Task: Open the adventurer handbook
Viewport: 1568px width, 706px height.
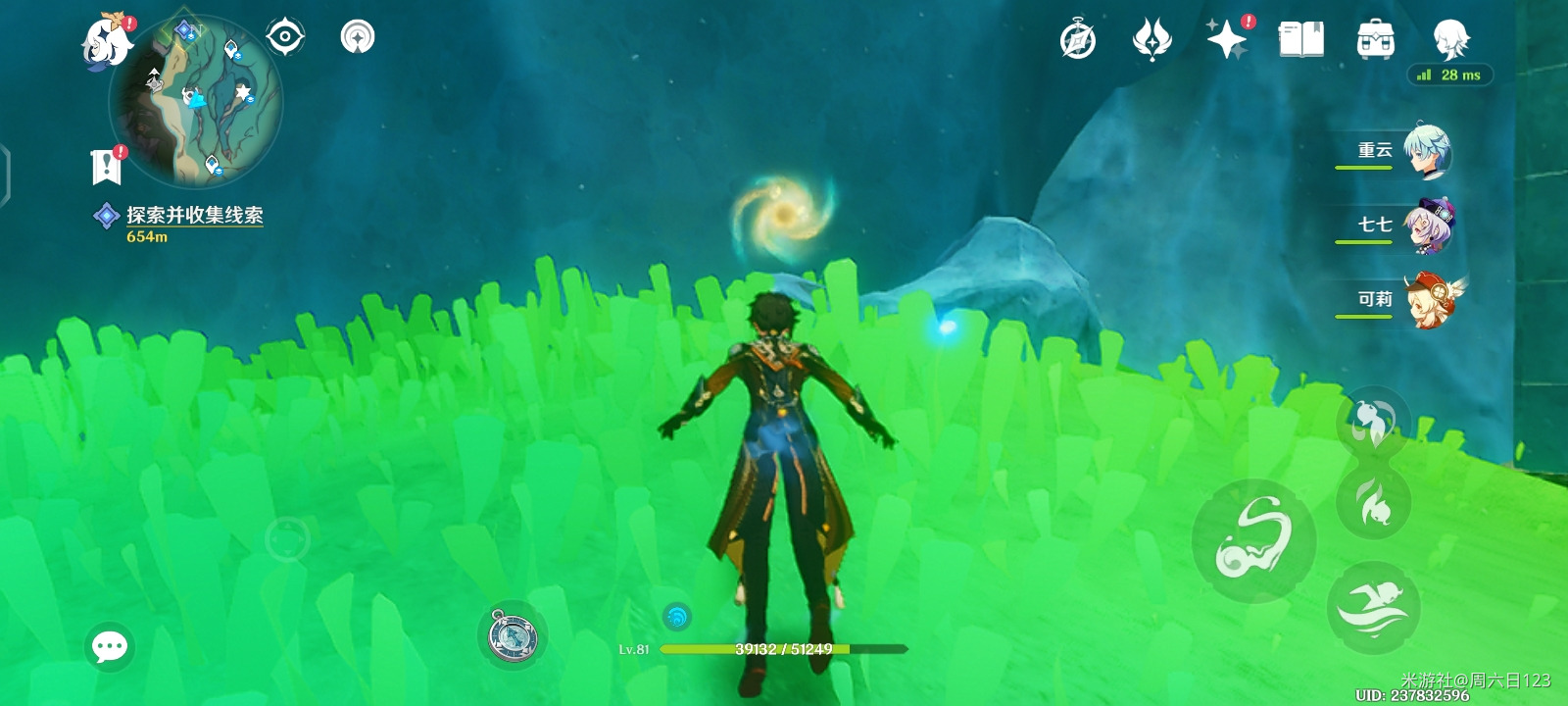Action: 1301,40
